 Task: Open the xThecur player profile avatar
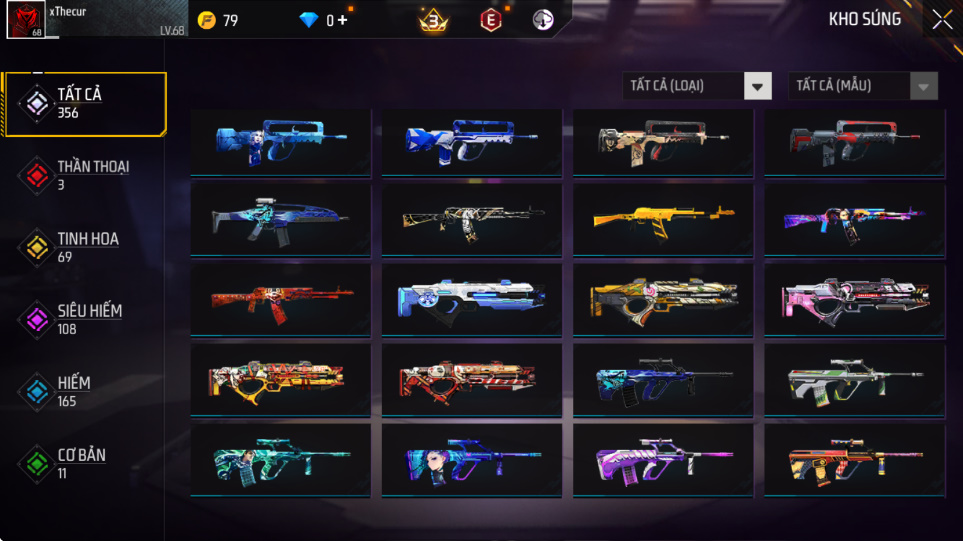pyautogui.click(x=25, y=20)
